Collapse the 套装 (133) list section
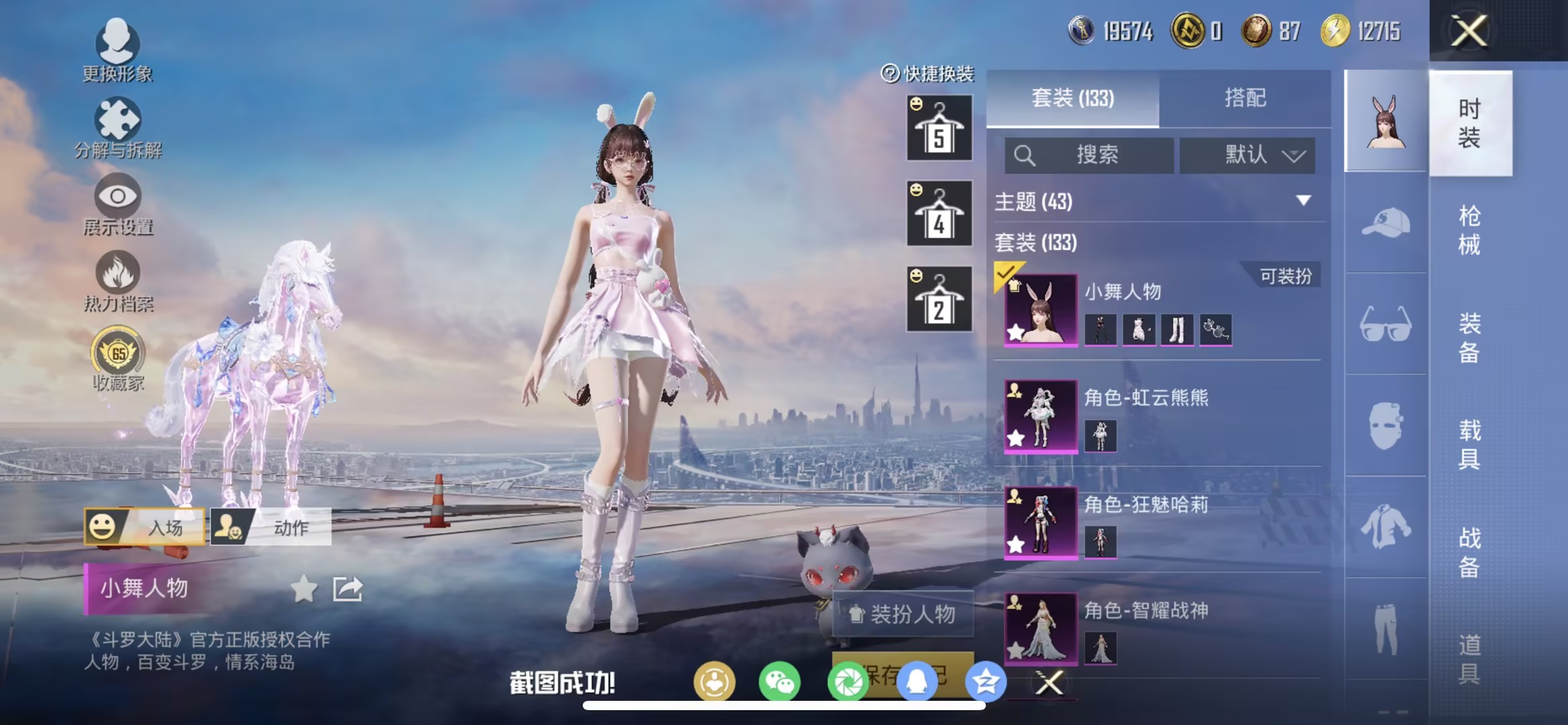 click(x=1037, y=243)
